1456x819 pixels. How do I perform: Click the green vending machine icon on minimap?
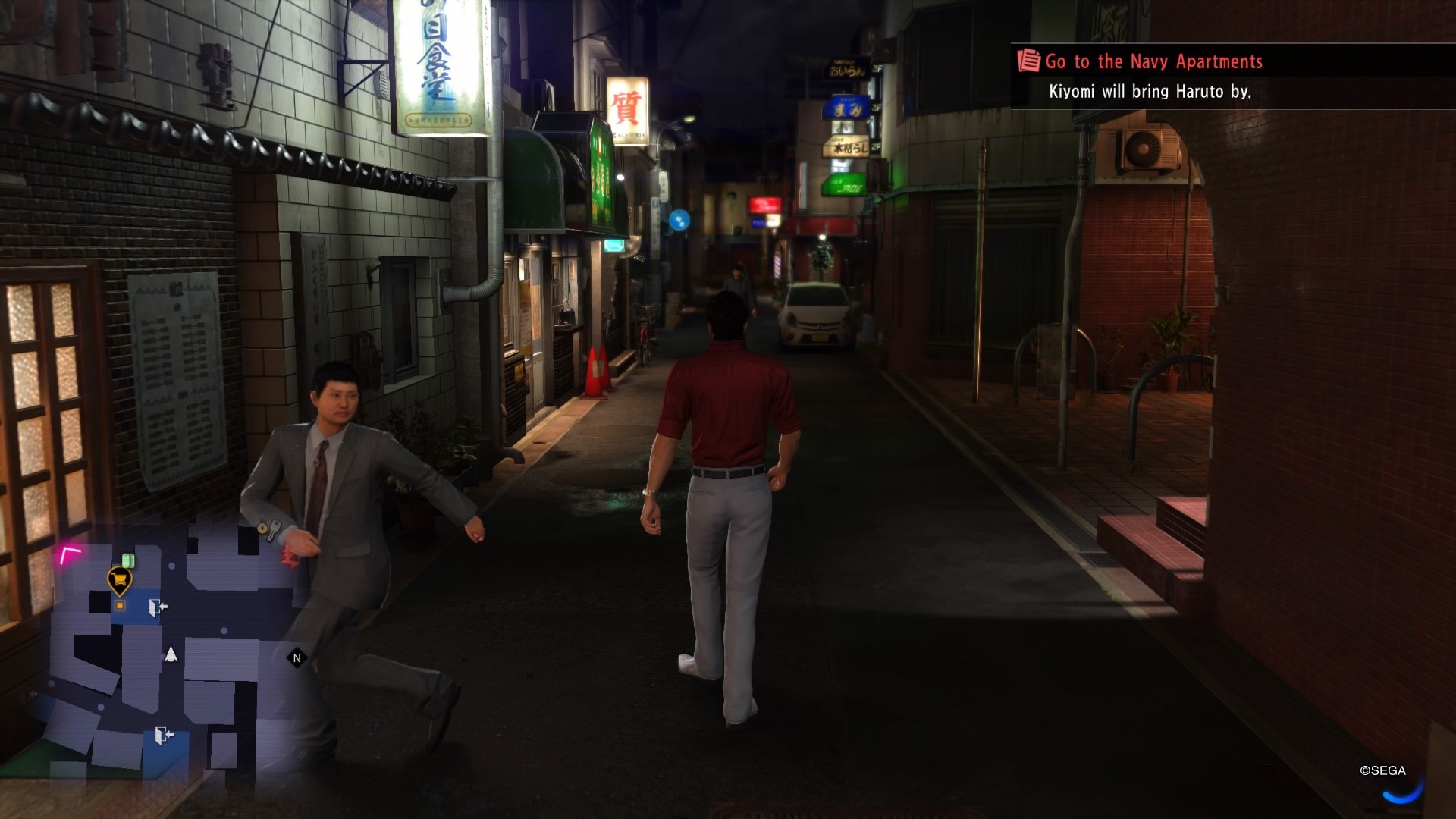click(128, 560)
